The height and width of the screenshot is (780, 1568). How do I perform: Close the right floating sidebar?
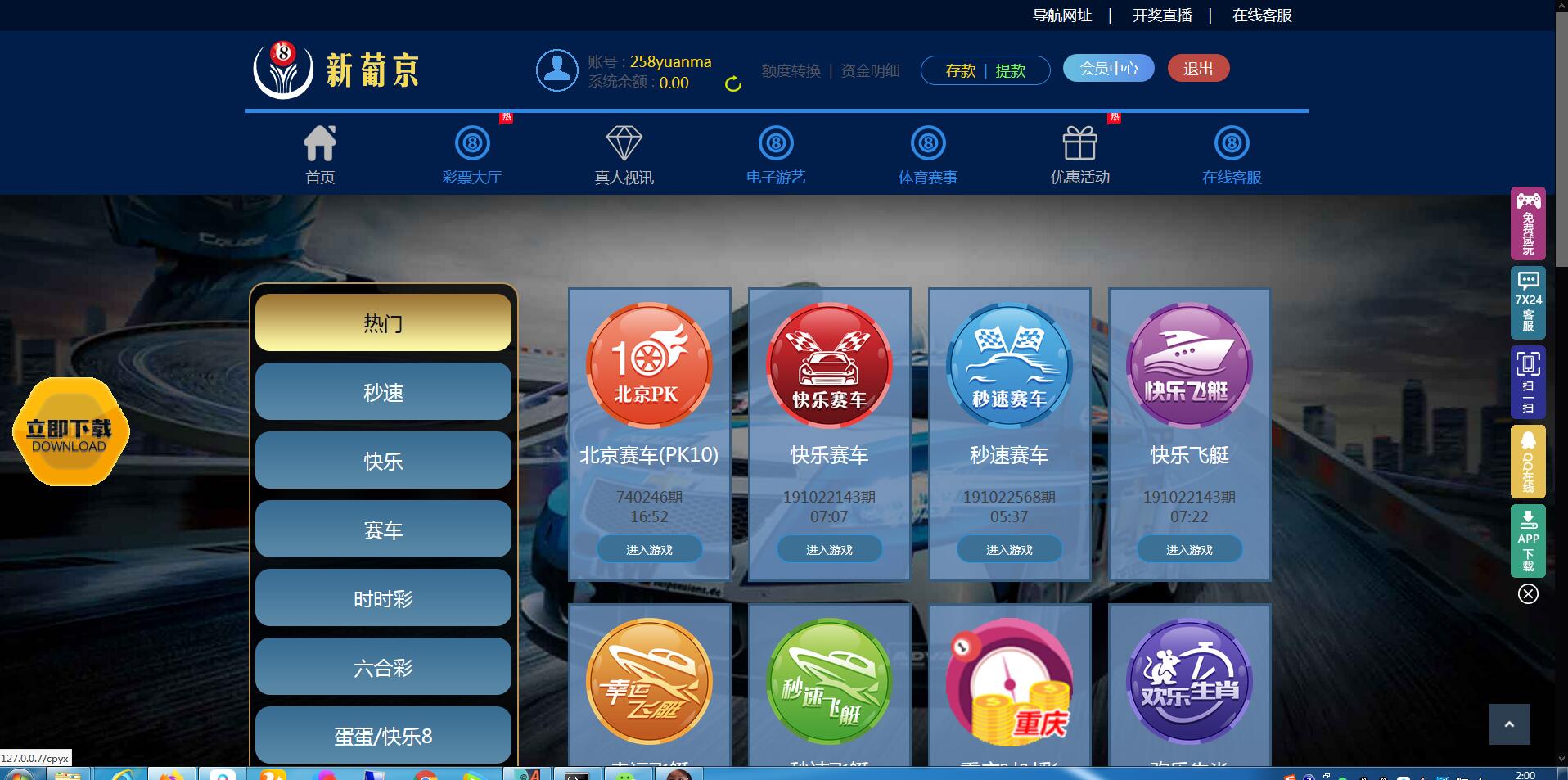coord(1528,594)
